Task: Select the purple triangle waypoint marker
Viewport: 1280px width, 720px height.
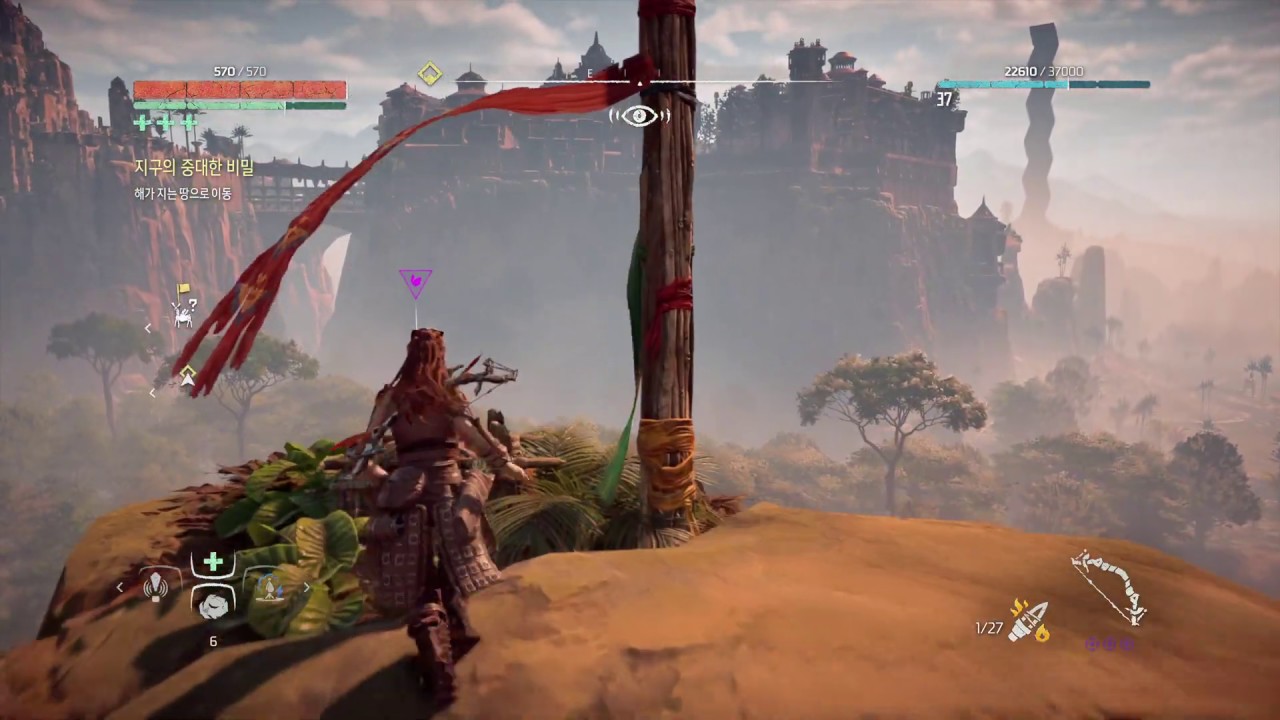Action: (x=415, y=282)
